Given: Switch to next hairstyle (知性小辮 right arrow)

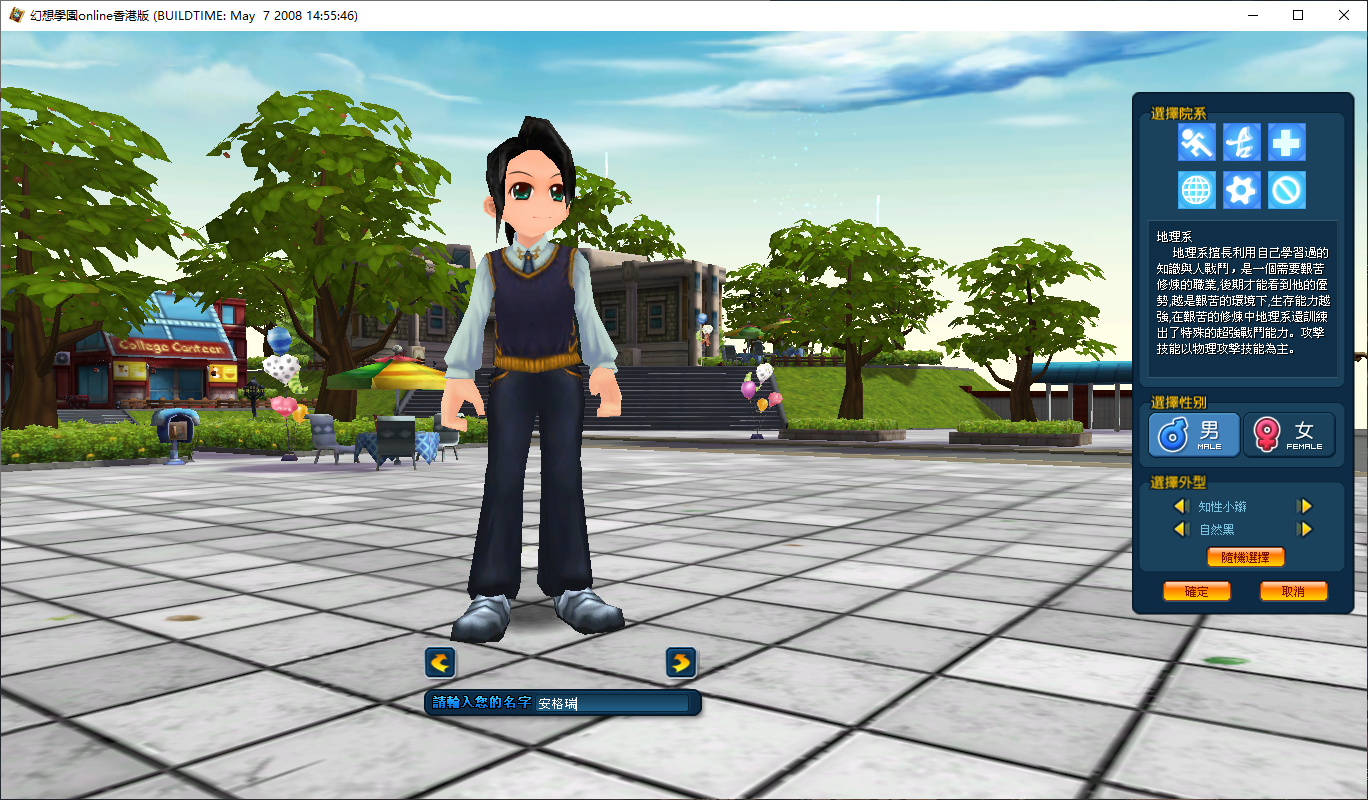Looking at the screenshot, I should click(x=1304, y=507).
